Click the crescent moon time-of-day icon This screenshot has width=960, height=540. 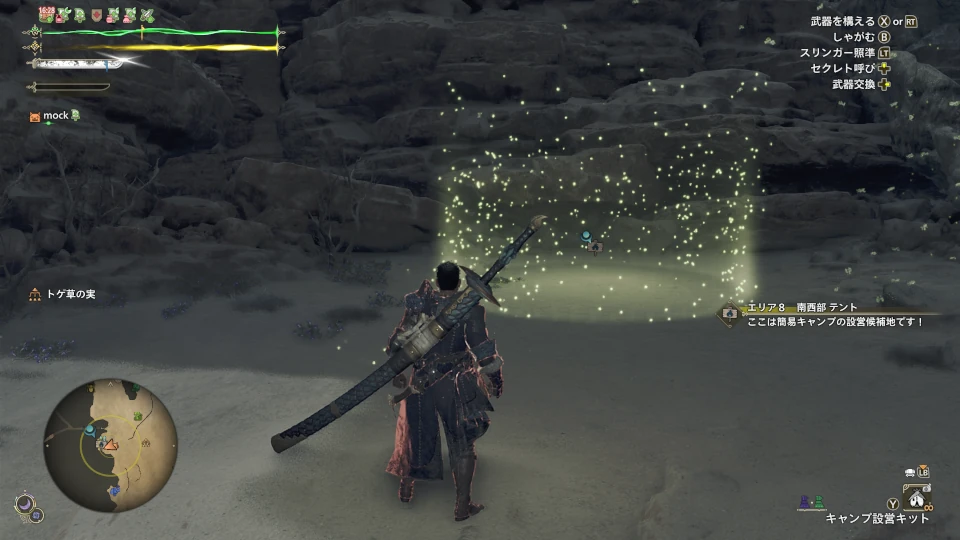click(22, 504)
